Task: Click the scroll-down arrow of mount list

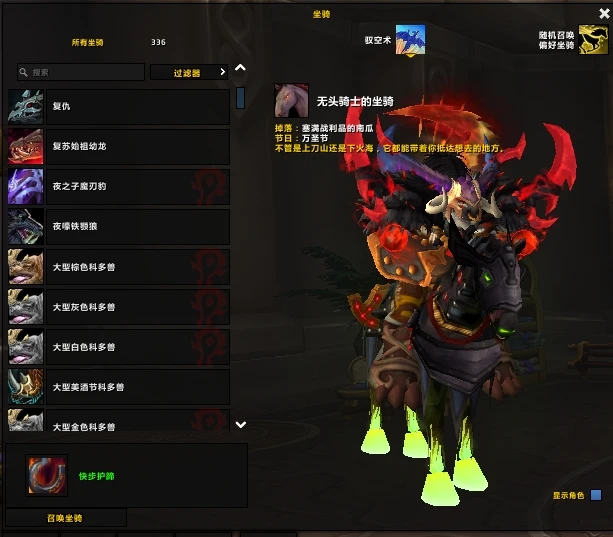Action: pos(240,425)
